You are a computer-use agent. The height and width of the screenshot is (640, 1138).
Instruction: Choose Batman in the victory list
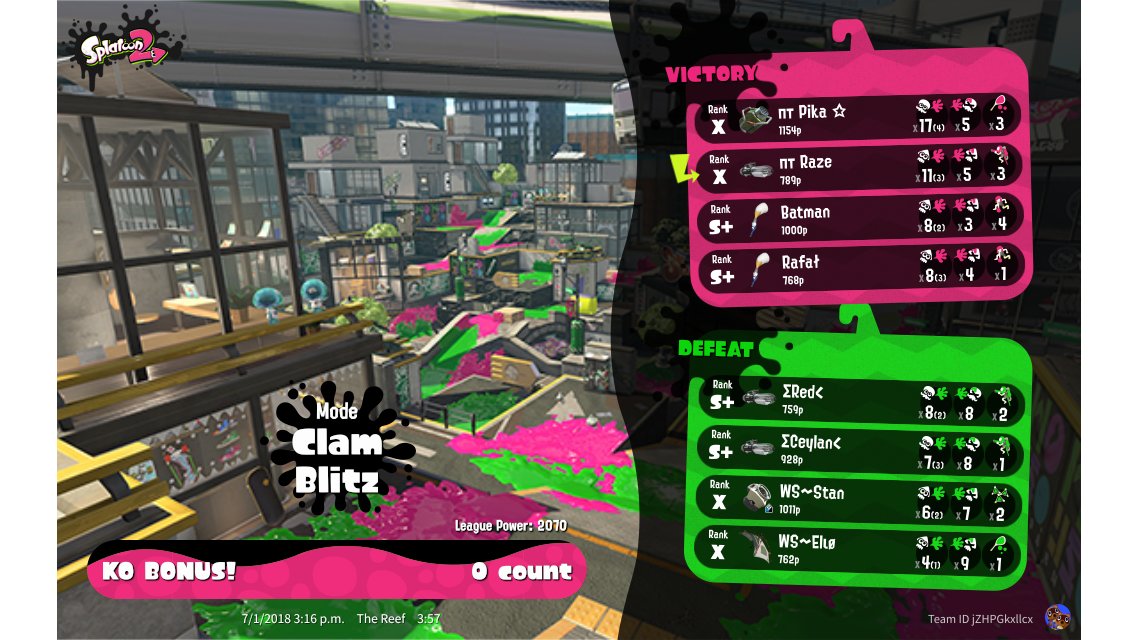(860, 218)
